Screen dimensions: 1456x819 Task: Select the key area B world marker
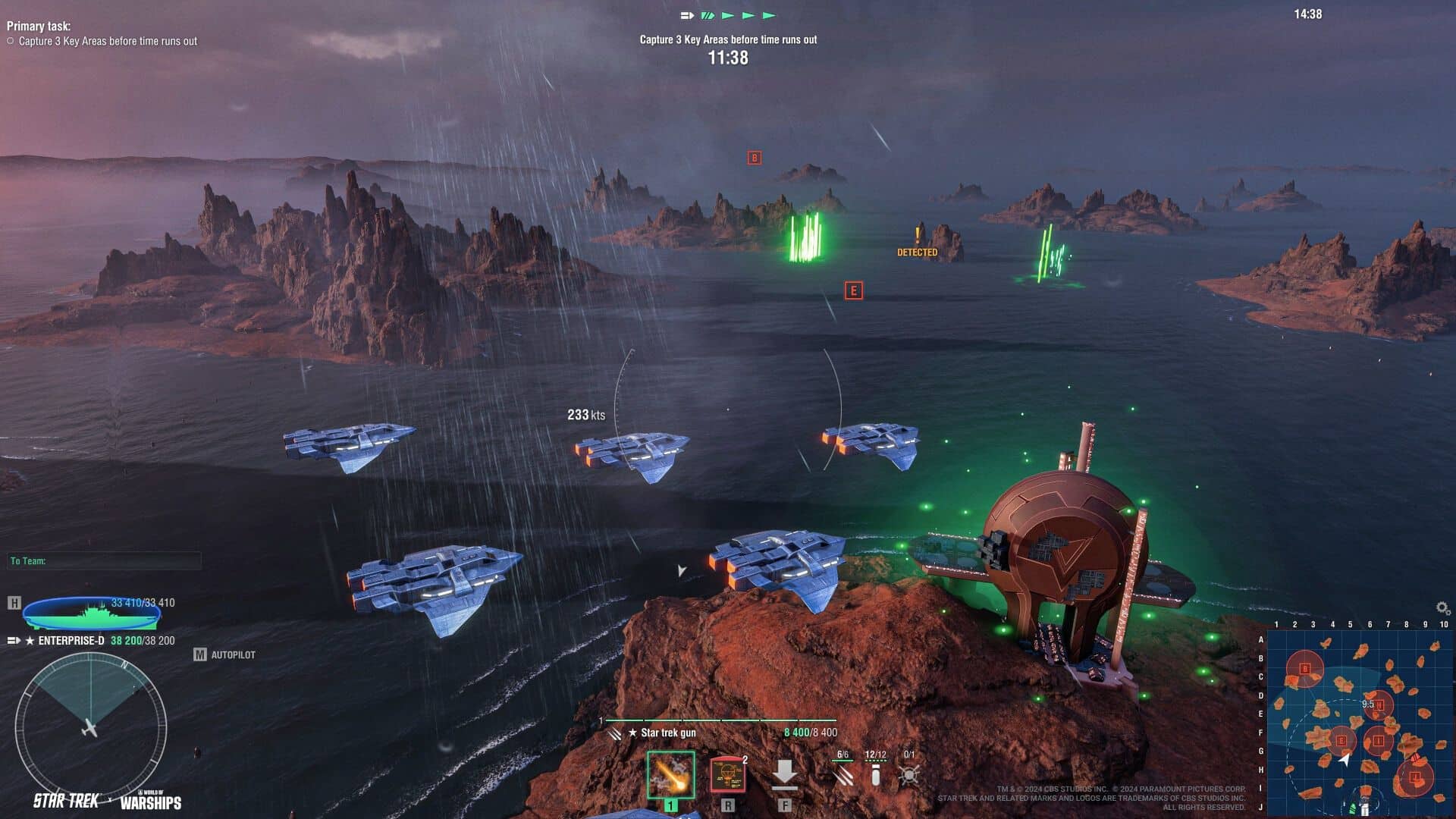(754, 158)
